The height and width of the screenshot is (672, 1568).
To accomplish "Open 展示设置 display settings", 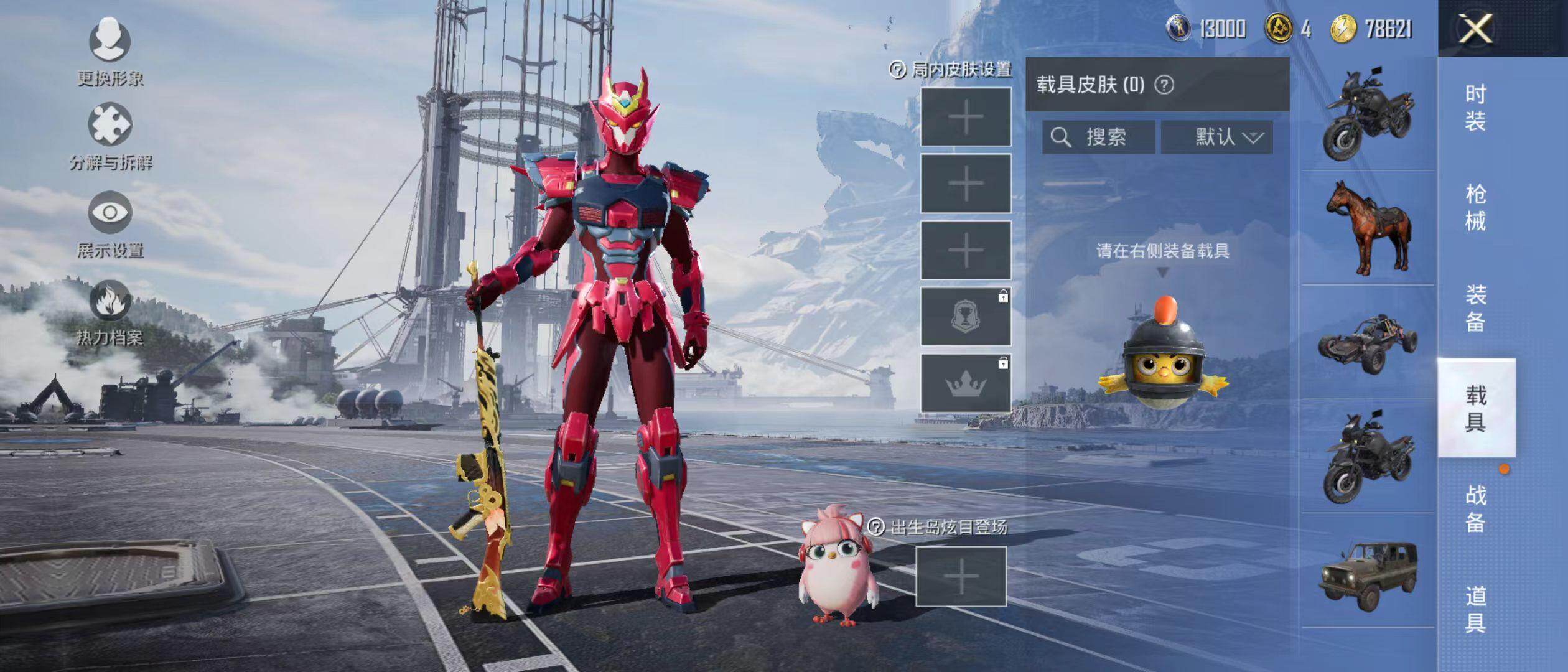I will tap(110, 213).
